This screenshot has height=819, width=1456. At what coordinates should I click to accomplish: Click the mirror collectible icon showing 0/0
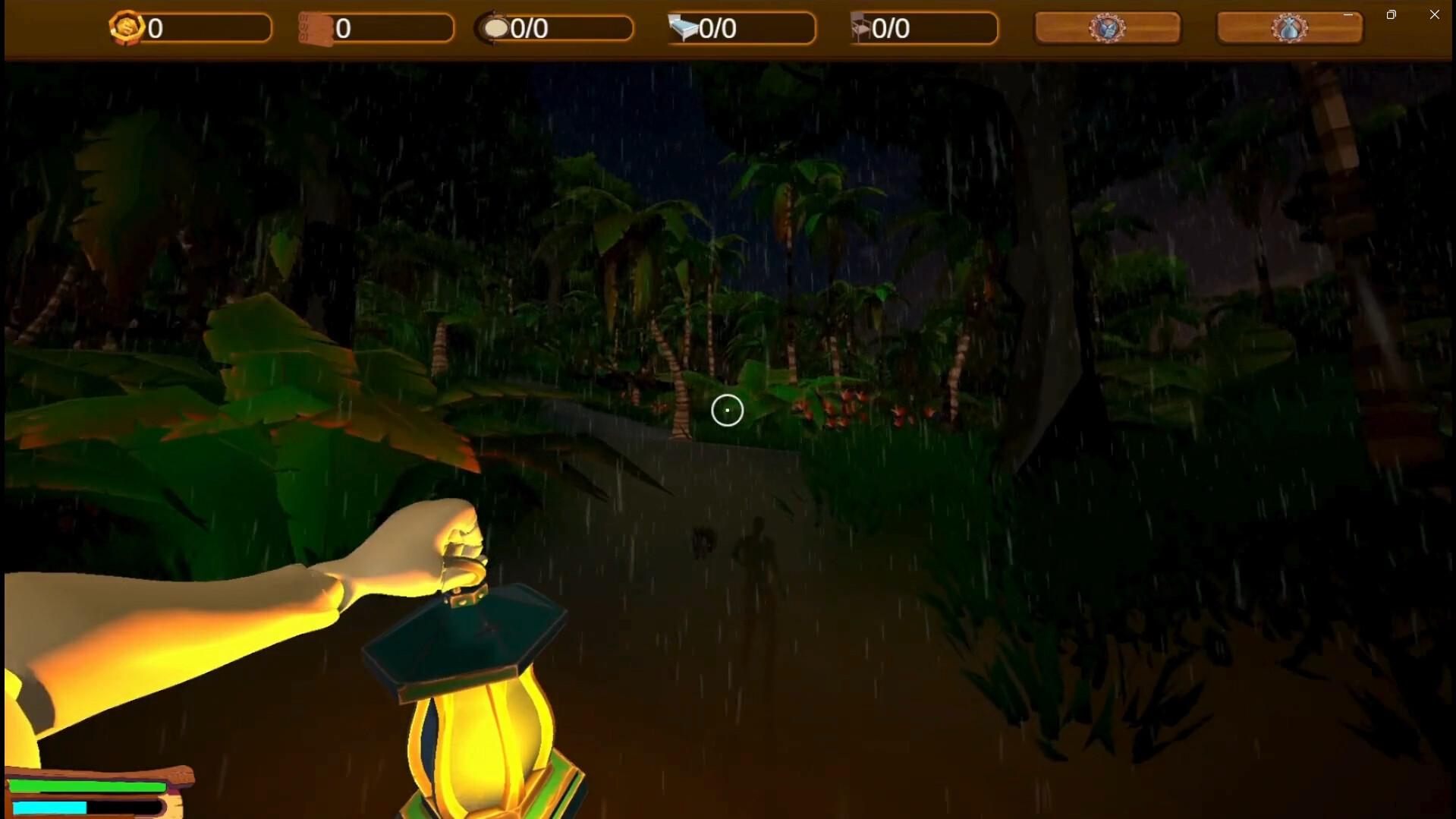pos(495,28)
